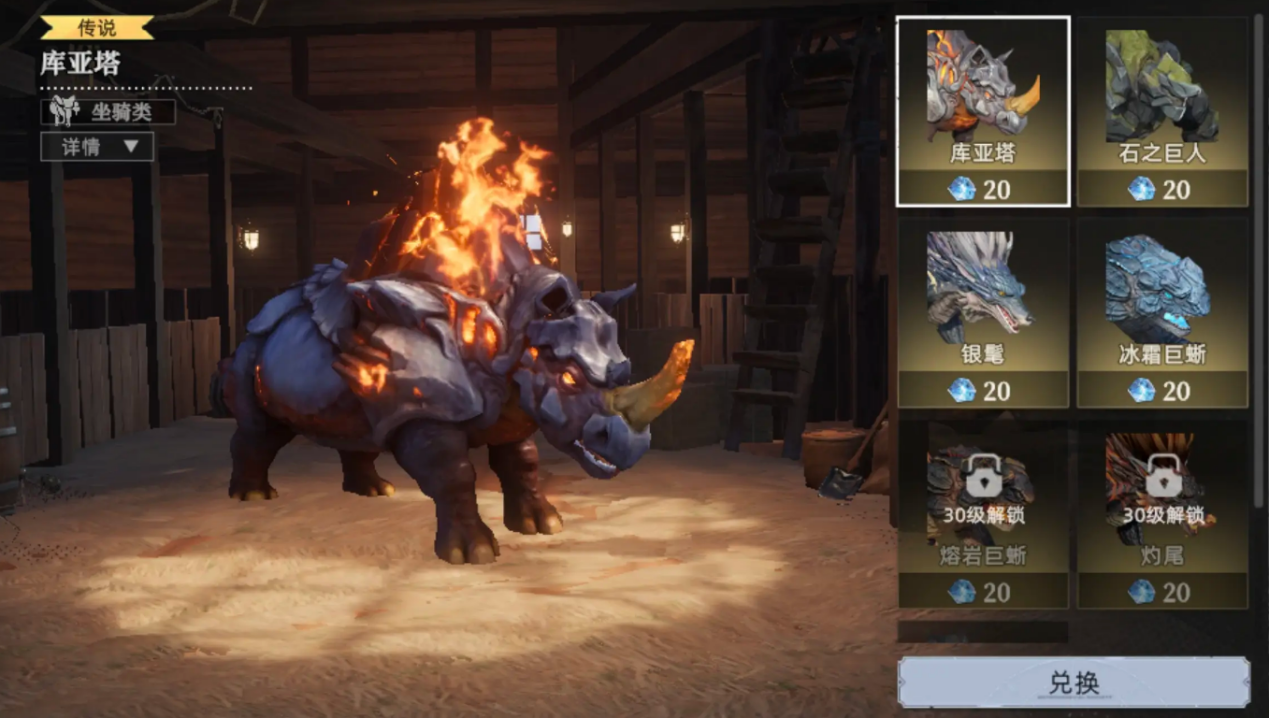Select the 银鬣 wolf mount card
Viewport: 1269px width, 718px height.
[x=983, y=312]
